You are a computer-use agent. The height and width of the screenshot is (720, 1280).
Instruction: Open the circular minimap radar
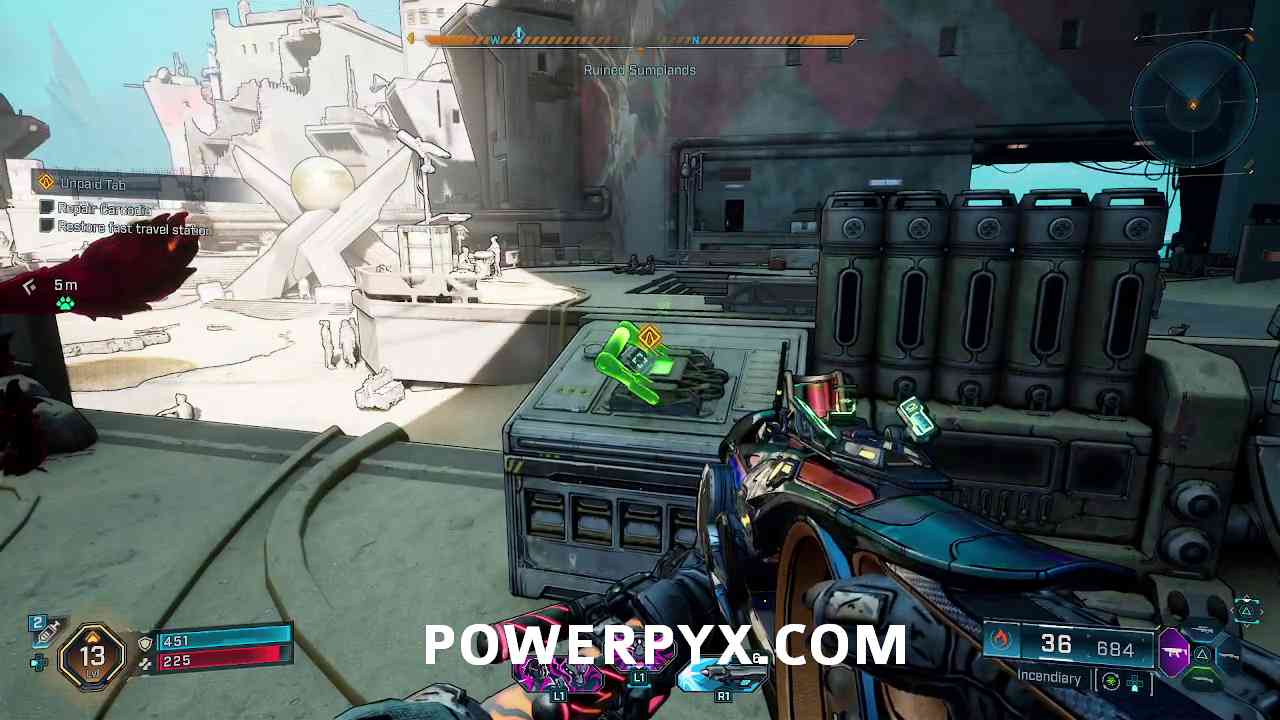[1193, 103]
